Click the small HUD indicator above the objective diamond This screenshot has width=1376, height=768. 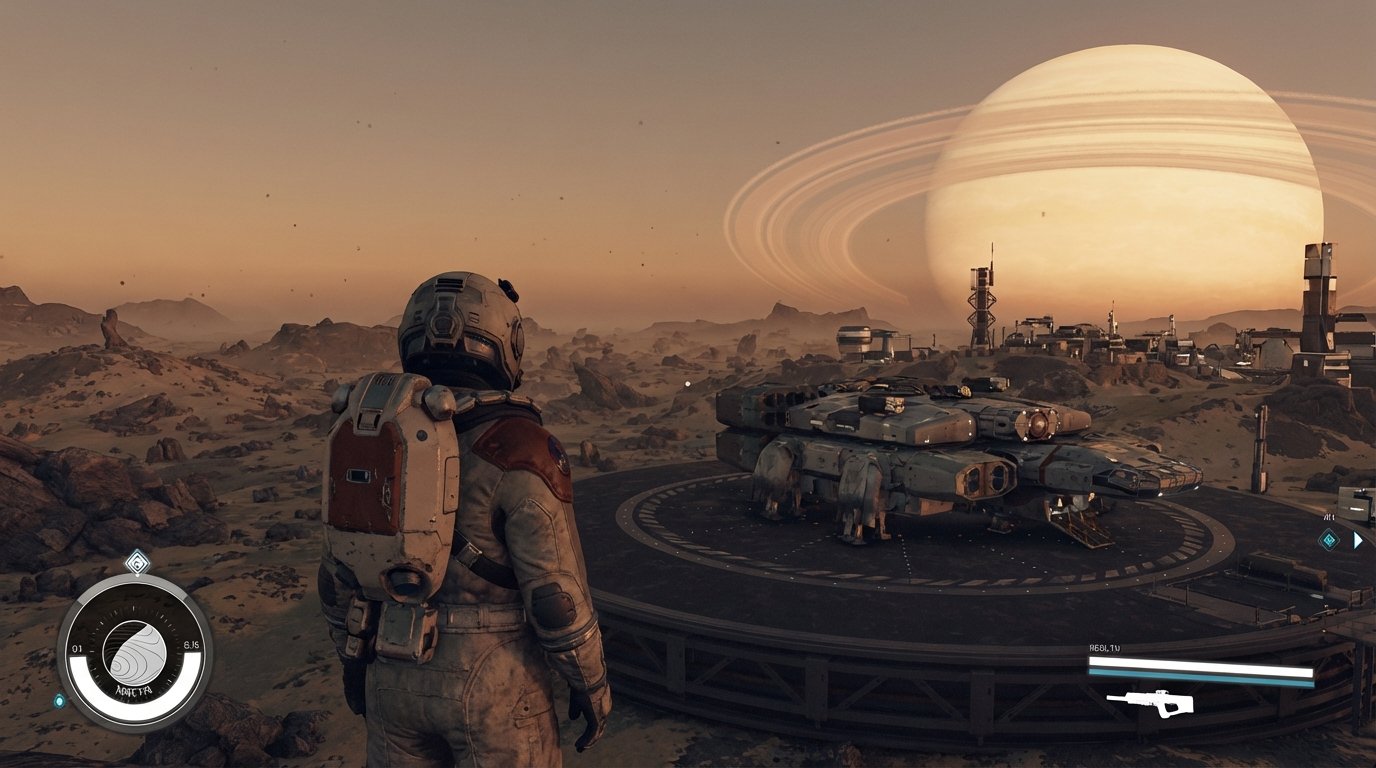coord(1328,517)
